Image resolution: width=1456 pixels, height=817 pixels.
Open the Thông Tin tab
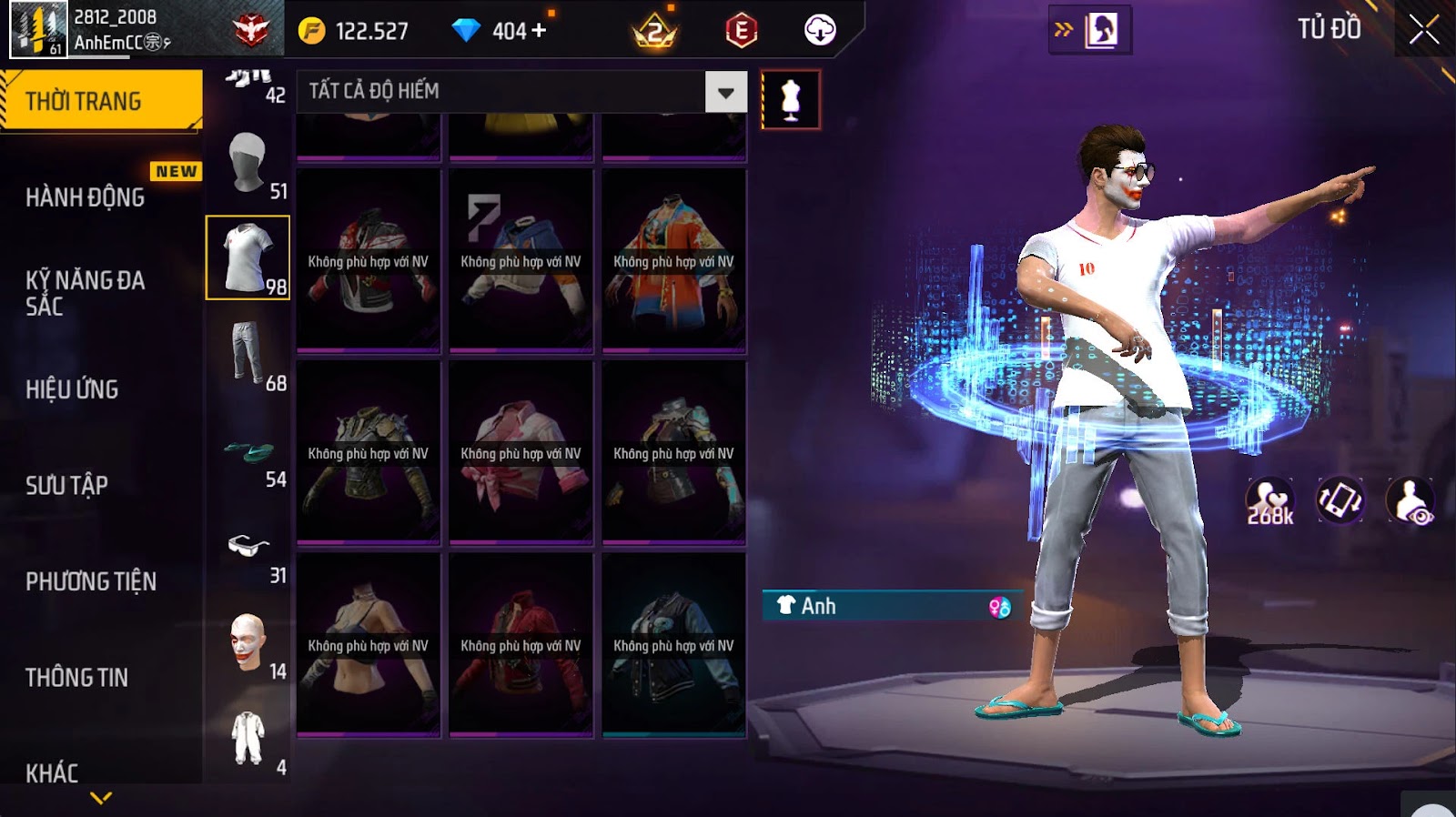point(76,677)
